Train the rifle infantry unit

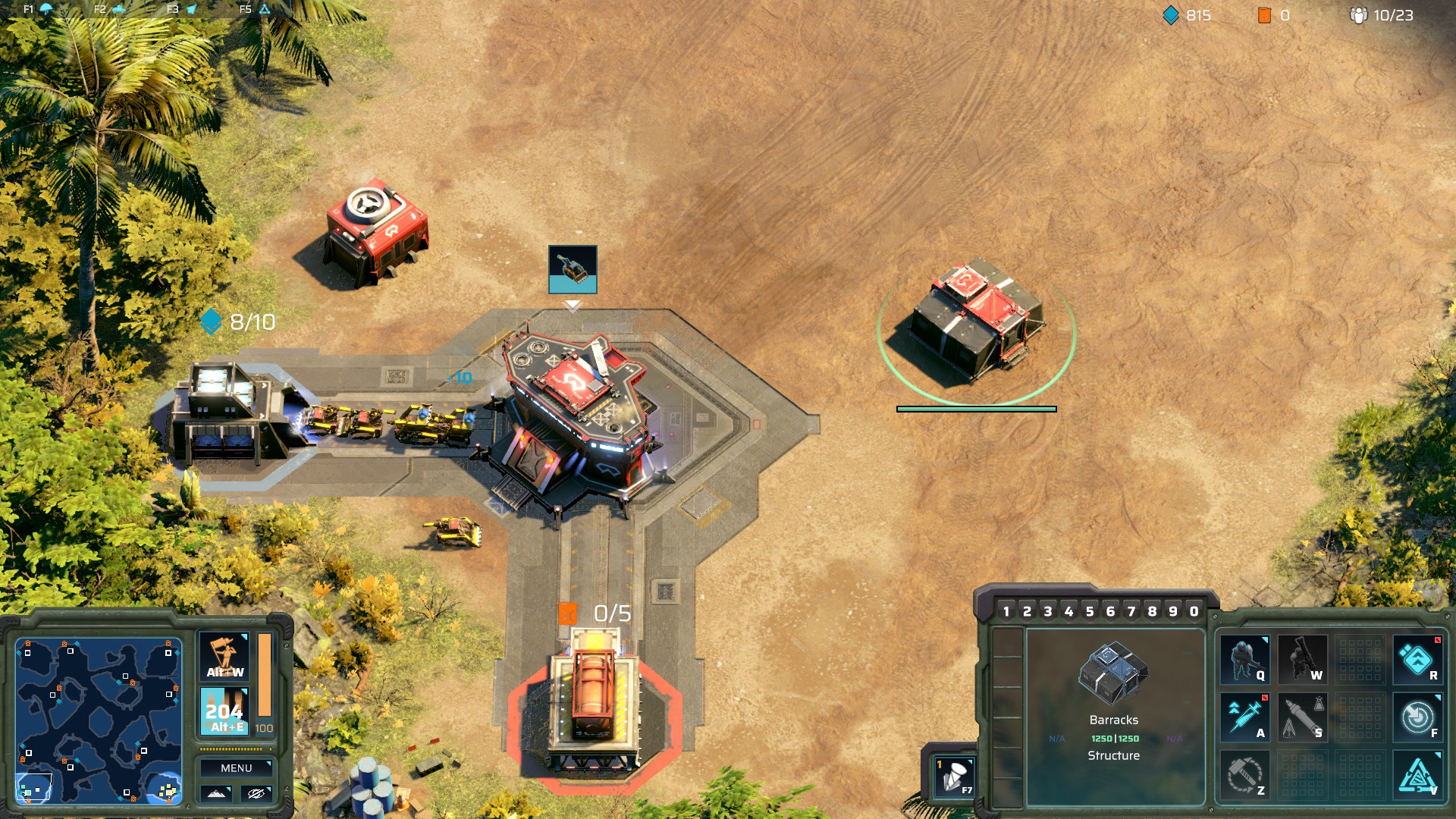click(1244, 660)
